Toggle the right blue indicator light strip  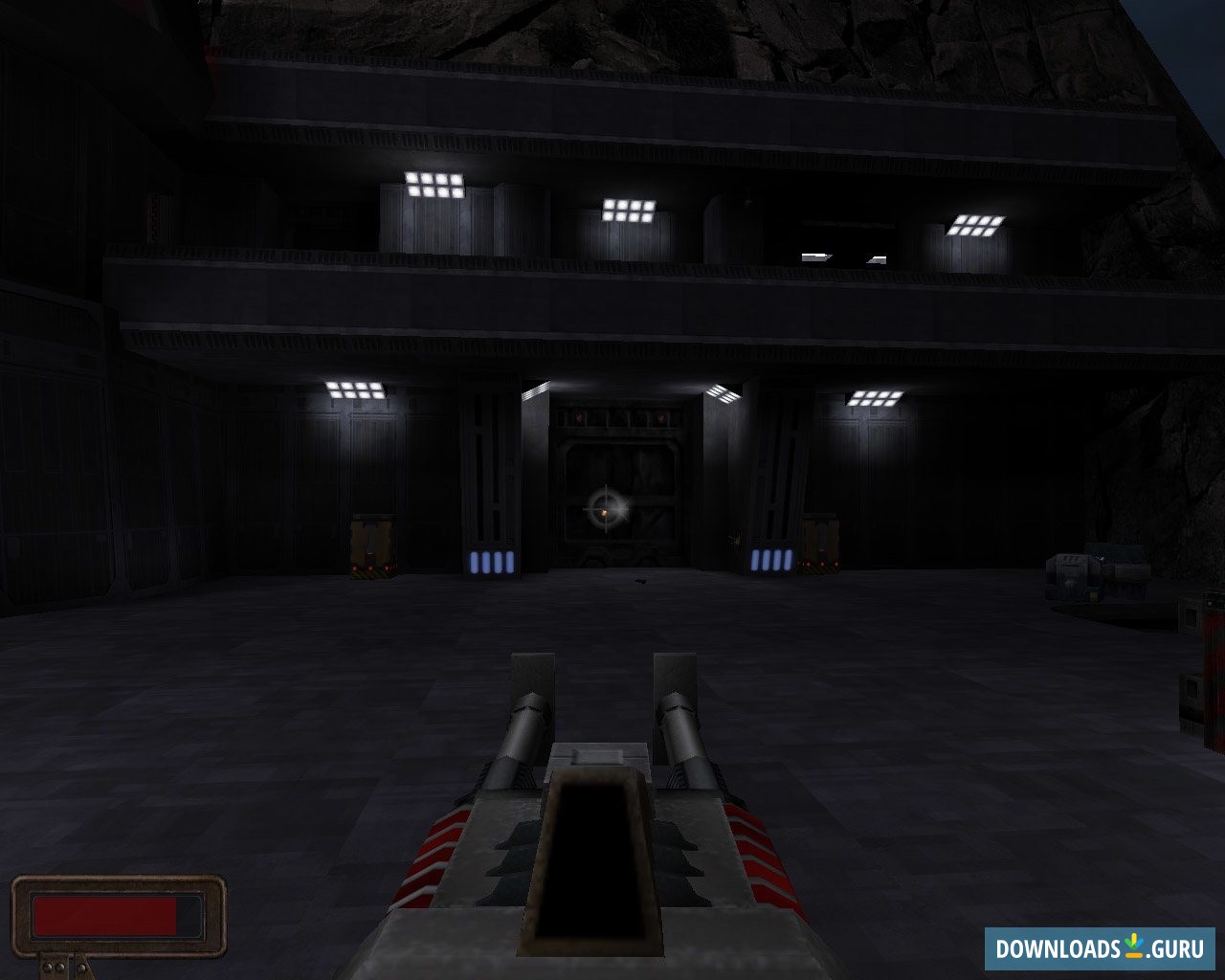(771, 558)
